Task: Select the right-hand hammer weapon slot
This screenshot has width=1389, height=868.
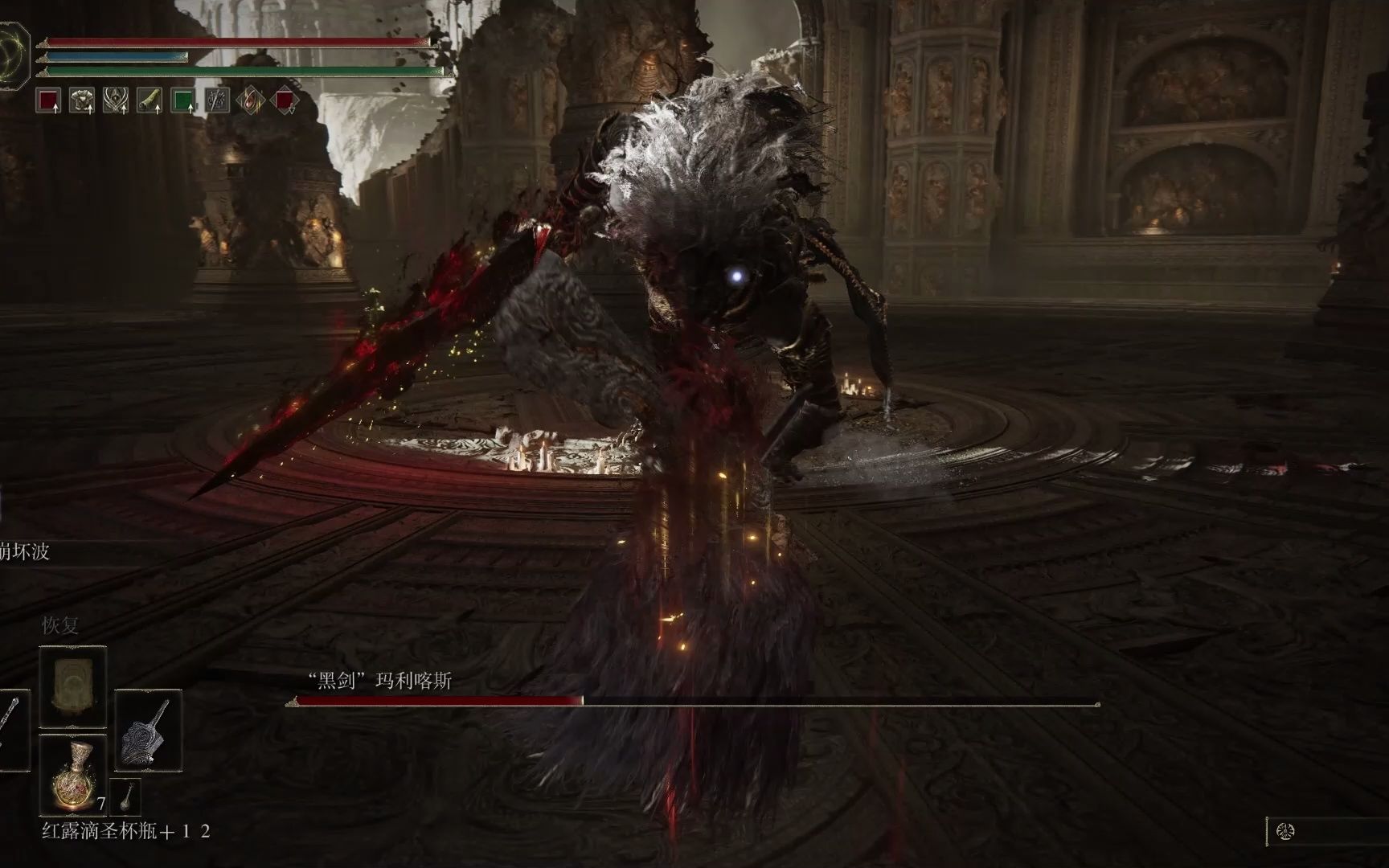Action: (148, 730)
